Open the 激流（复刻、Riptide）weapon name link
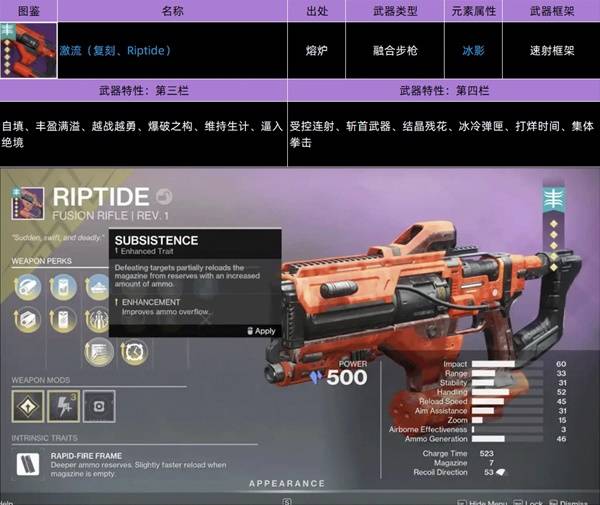The height and width of the screenshot is (505, 600). (115, 49)
